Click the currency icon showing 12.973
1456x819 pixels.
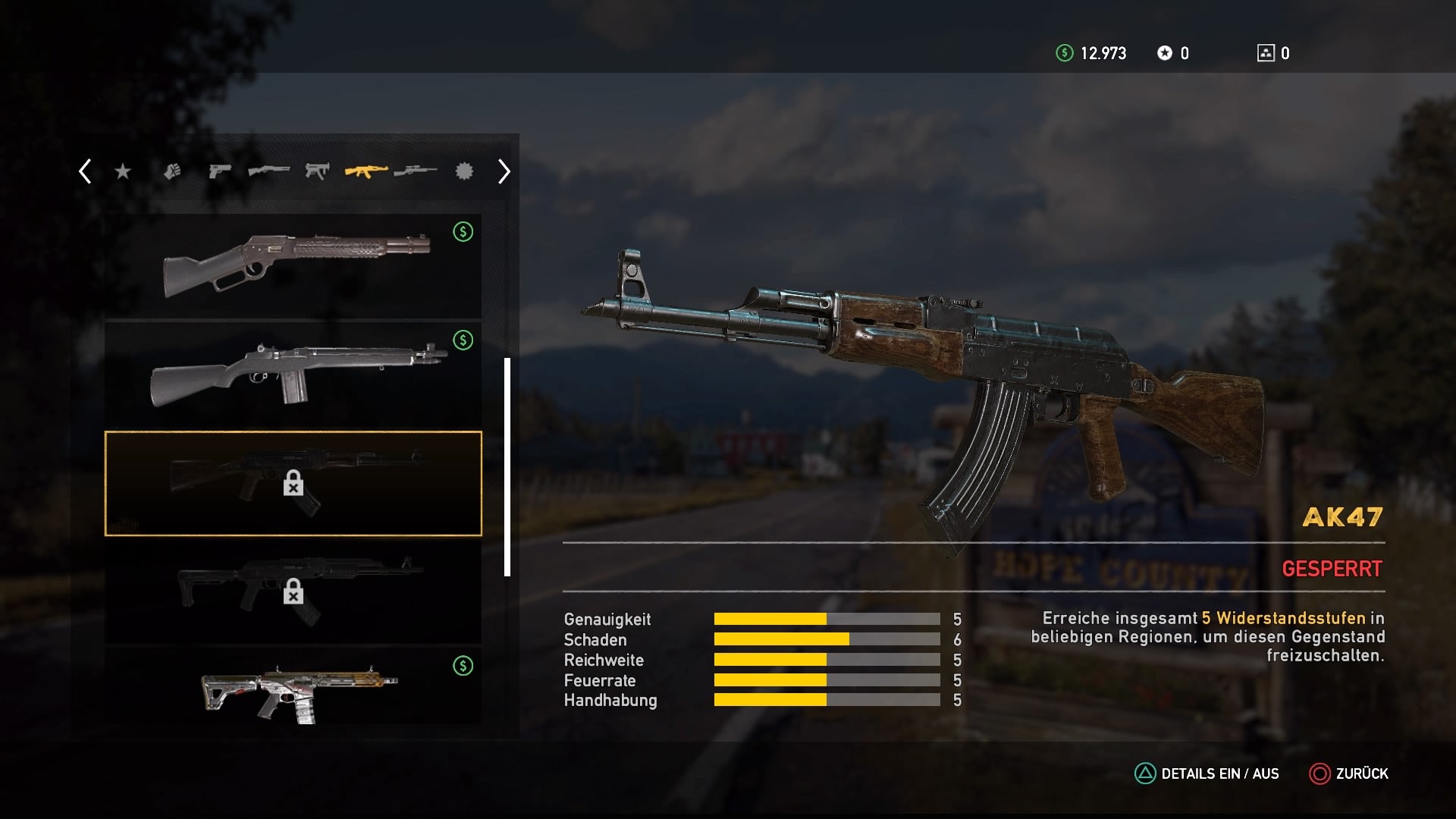pyautogui.click(x=1065, y=53)
